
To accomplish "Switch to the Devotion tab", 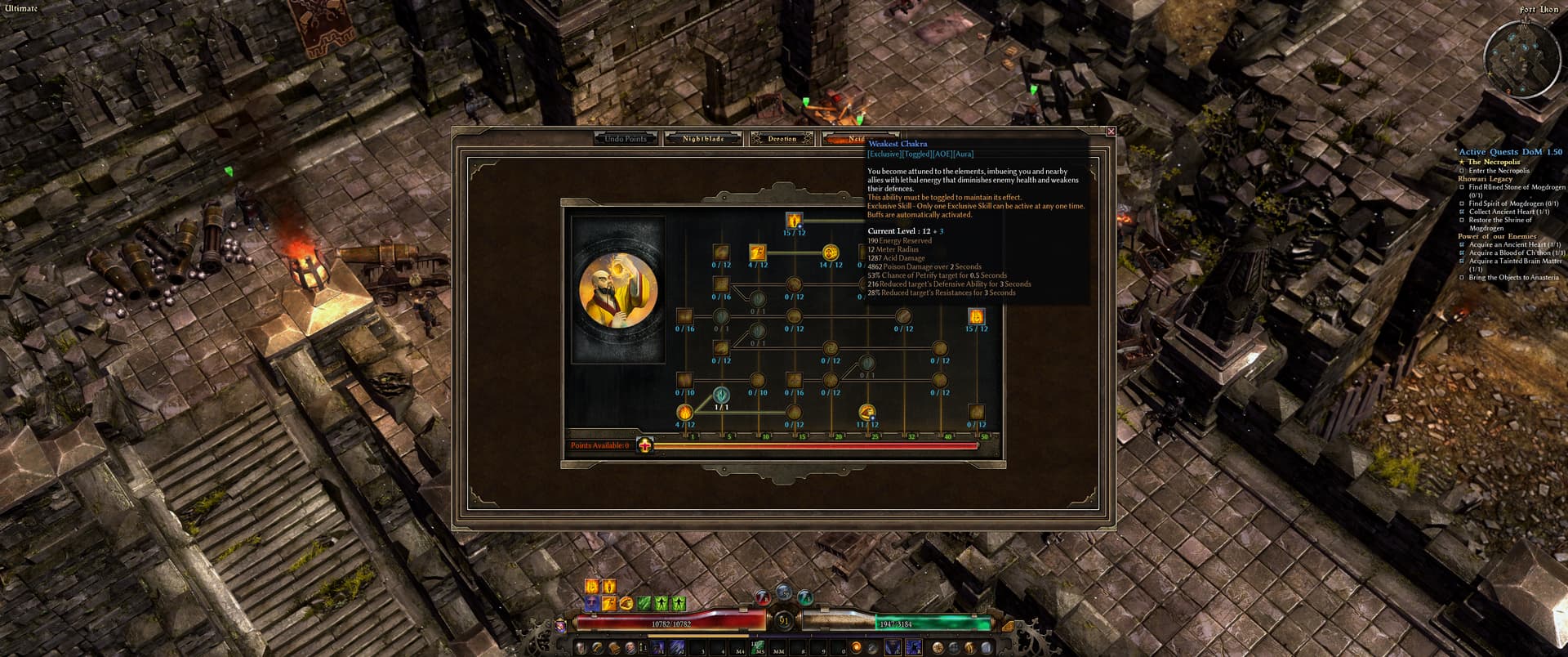I will coord(781,138).
